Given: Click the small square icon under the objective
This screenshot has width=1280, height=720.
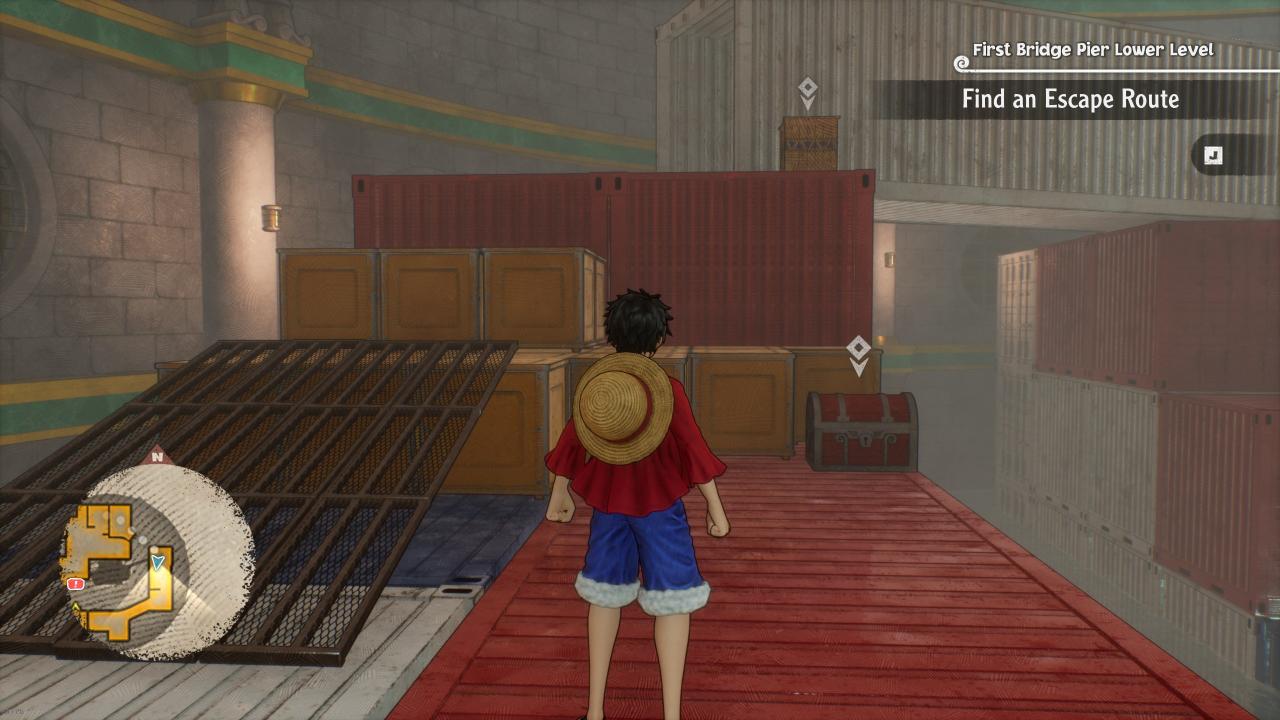Looking at the screenshot, I should (x=1213, y=155).
